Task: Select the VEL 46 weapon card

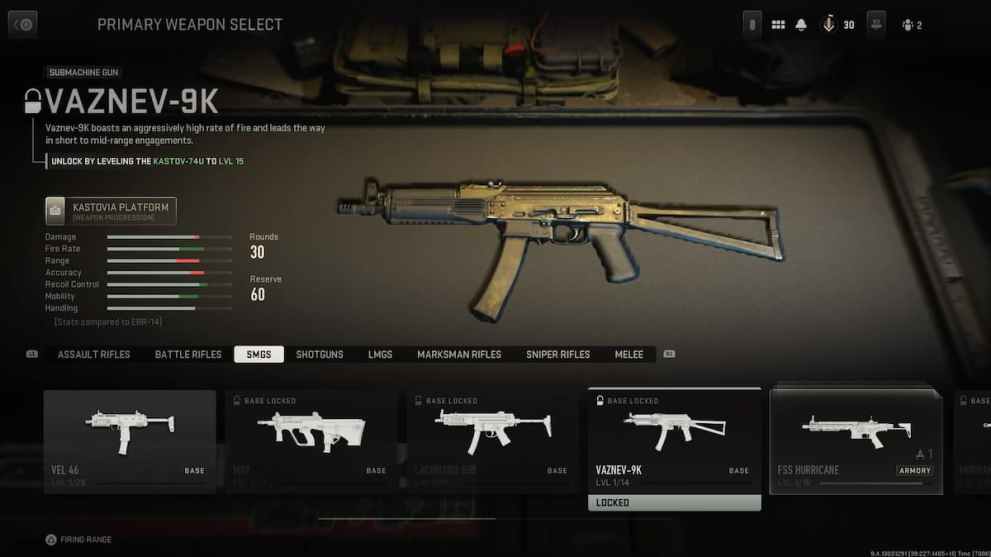Action: click(129, 438)
